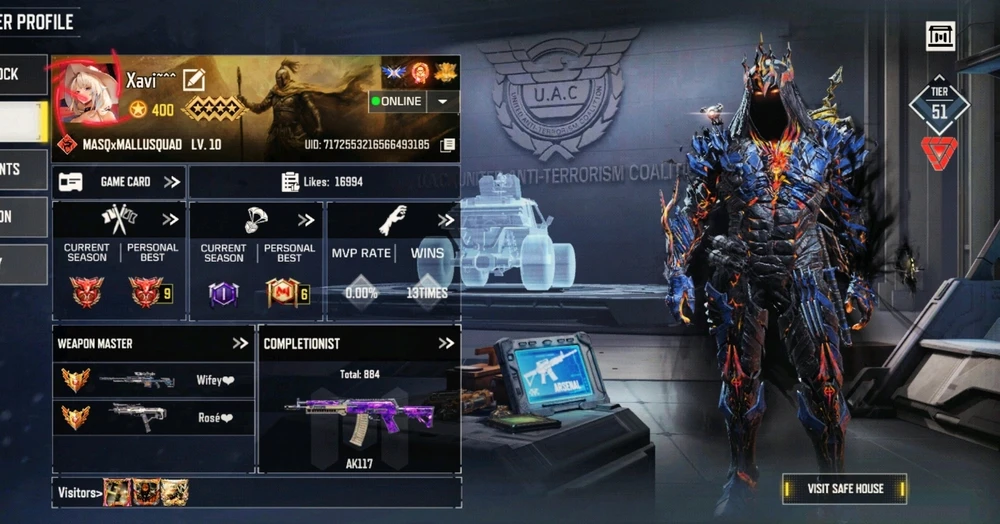The height and width of the screenshot is (524, 1000).
Task: Visit Safe House
Action: point(845,488)
